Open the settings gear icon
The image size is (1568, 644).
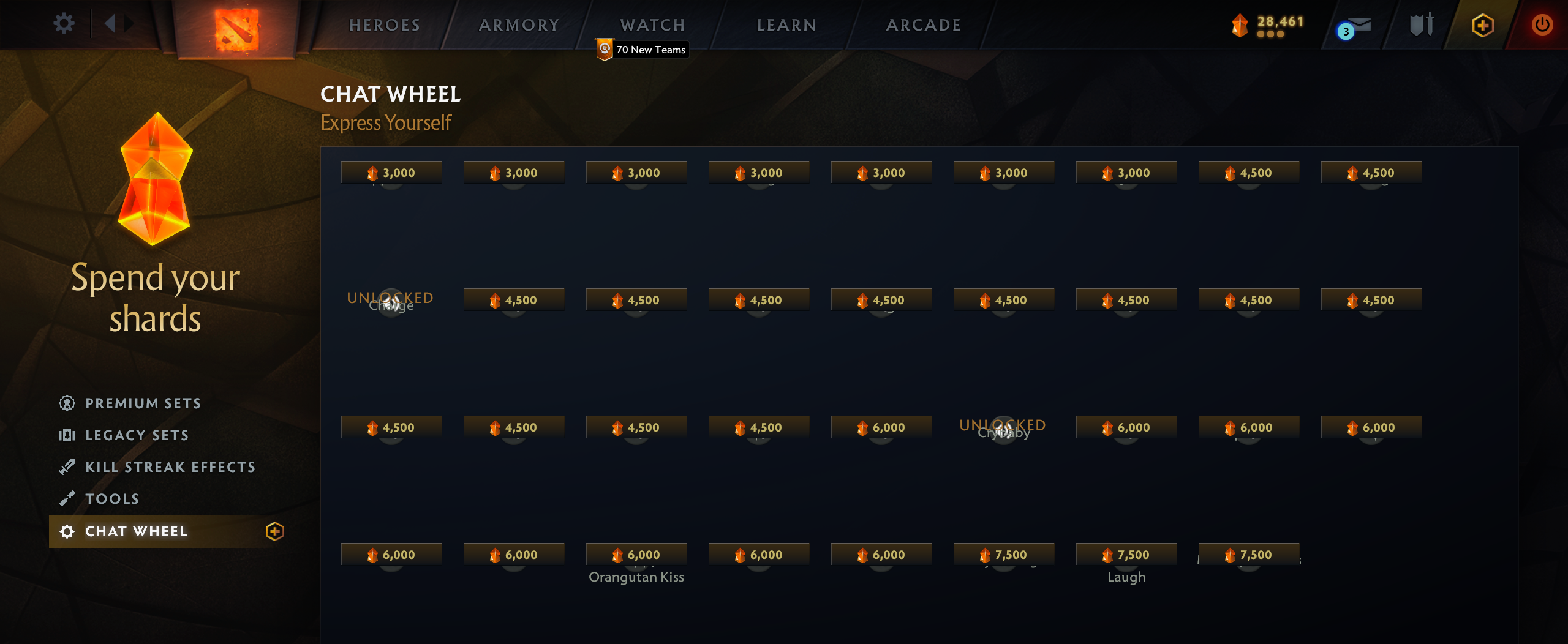(64, 22)
